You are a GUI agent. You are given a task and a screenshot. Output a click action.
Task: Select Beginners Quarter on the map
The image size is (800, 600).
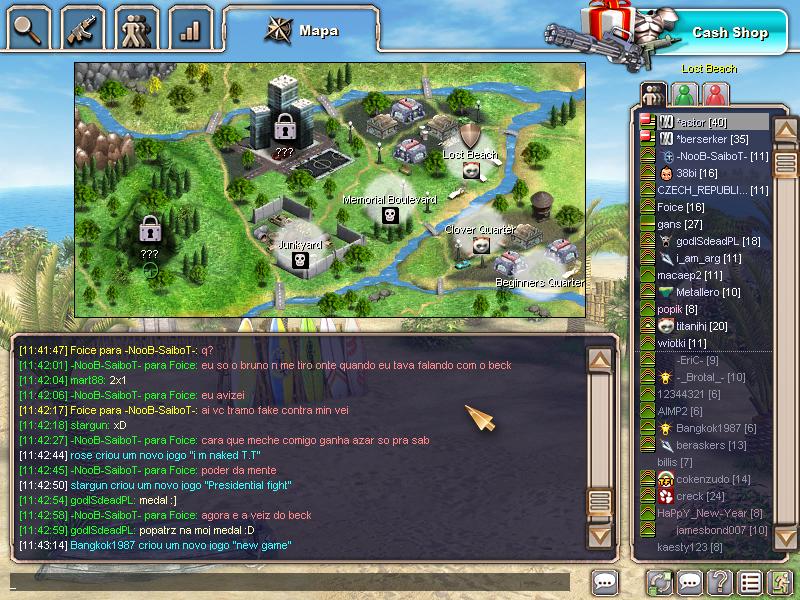click(x=538, y=268)
